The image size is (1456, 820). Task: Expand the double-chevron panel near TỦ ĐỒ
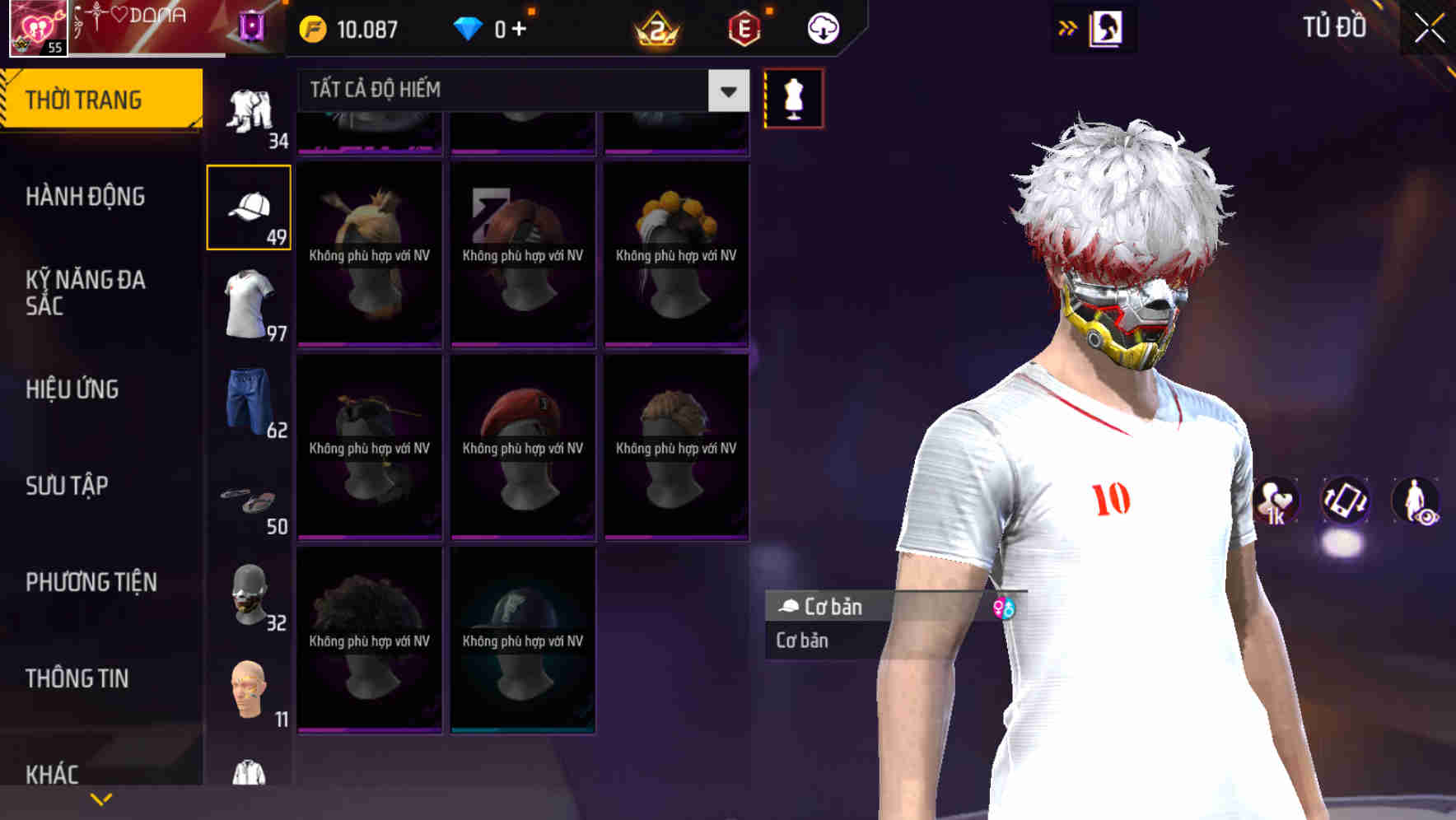[x=1066, y=27]
